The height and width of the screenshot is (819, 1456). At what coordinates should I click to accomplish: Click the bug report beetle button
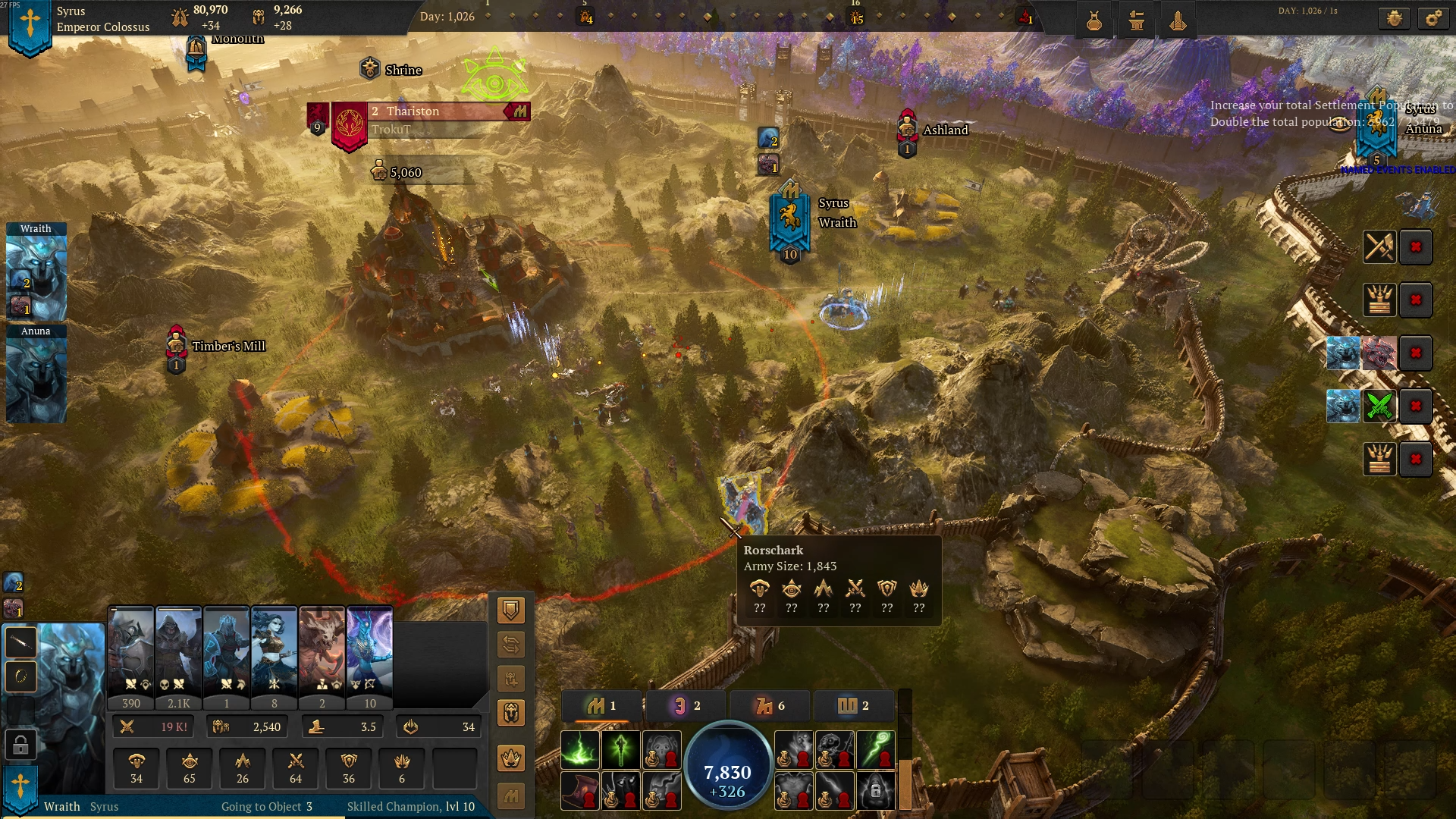point(1394,18)
